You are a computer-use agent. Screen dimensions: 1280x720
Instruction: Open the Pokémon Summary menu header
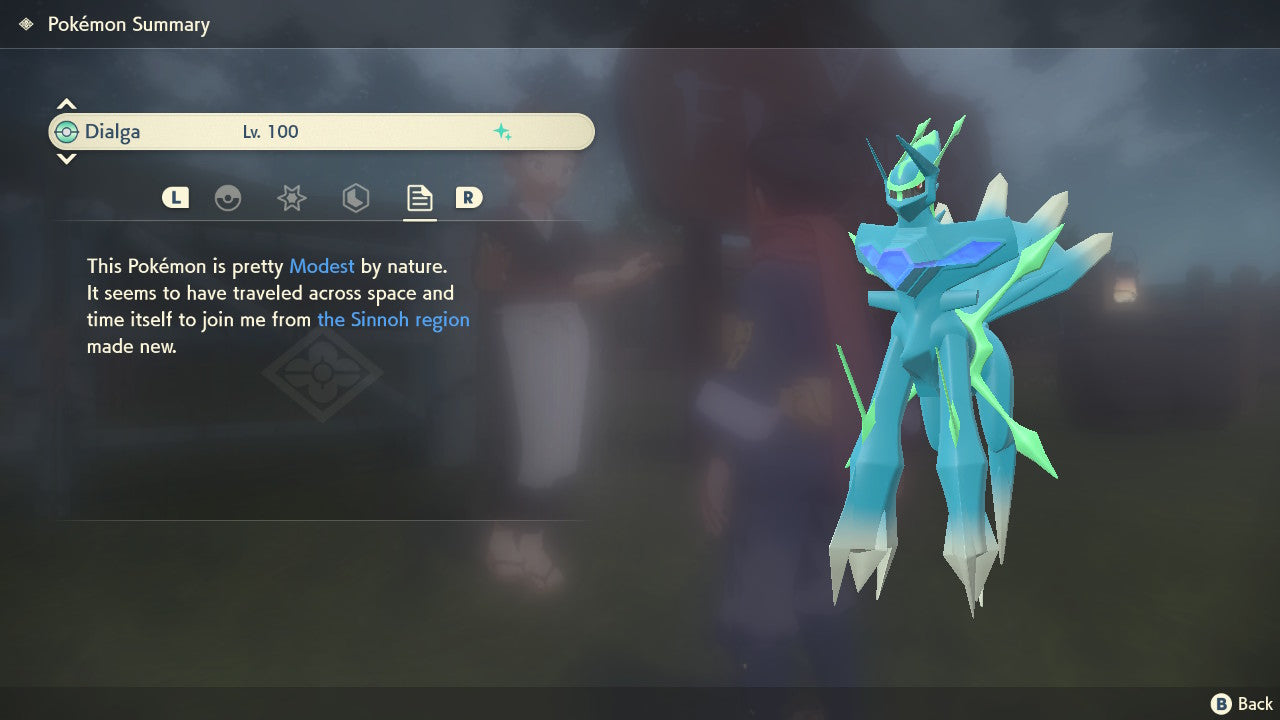pyautogui.click(x=127, y=23)
